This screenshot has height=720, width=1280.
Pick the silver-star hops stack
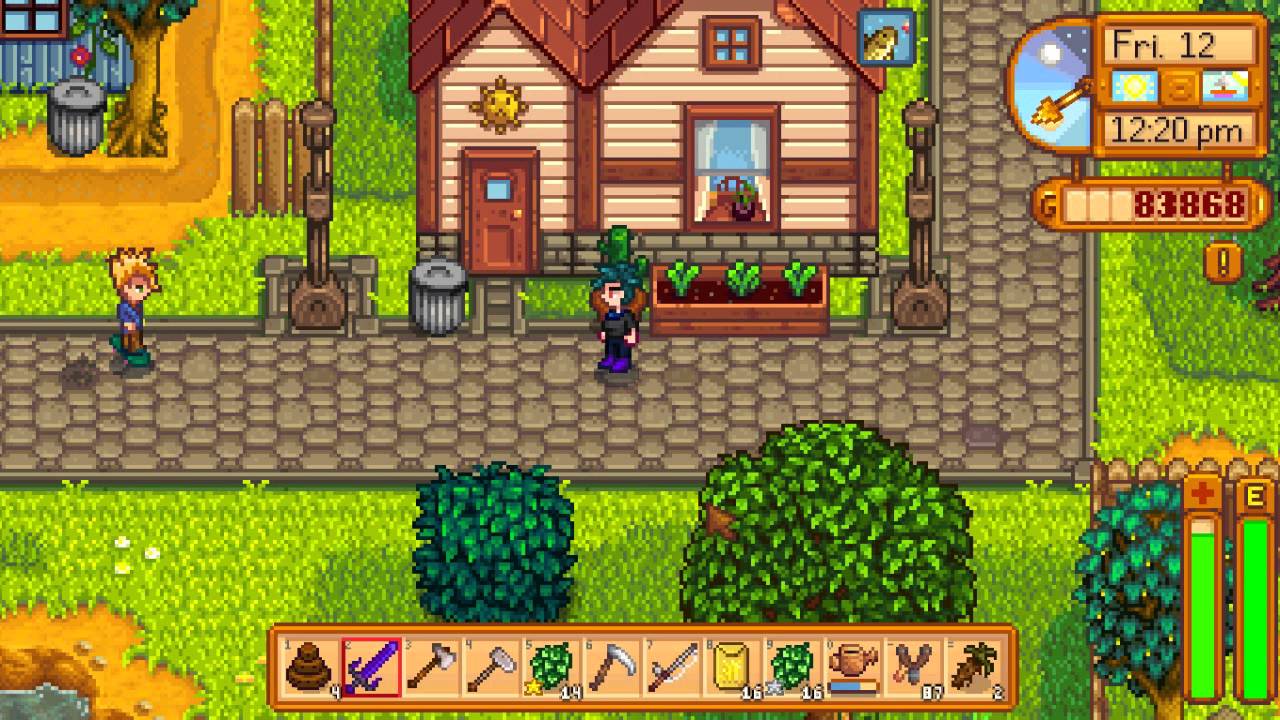point(793,667)
